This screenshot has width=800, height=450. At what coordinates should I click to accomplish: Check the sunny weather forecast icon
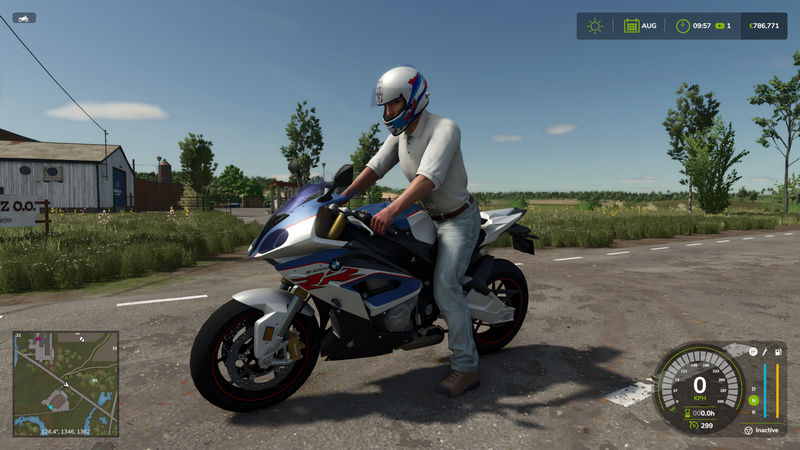[595, 26]
